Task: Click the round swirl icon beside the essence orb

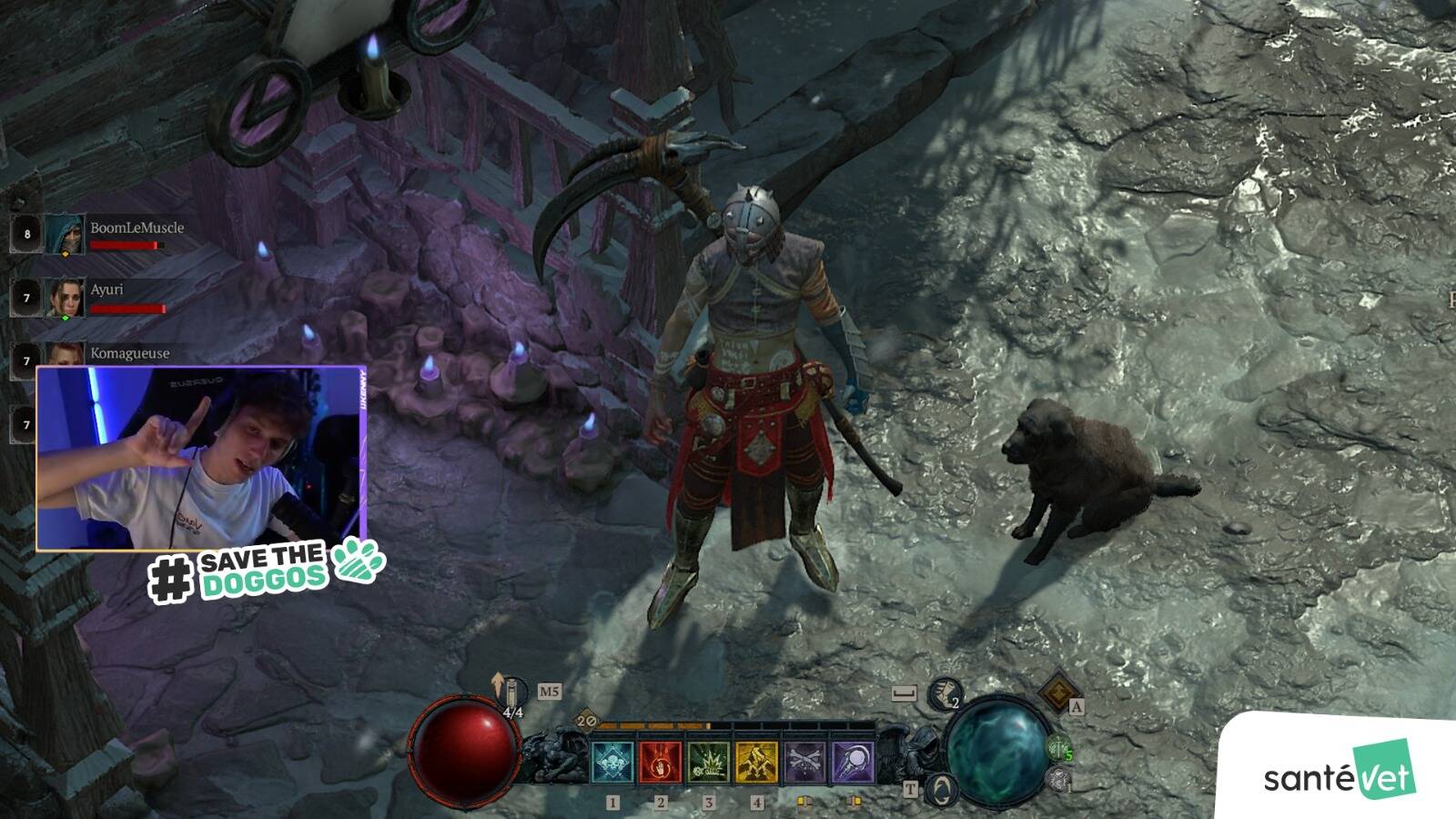Action: click(942, 788)
